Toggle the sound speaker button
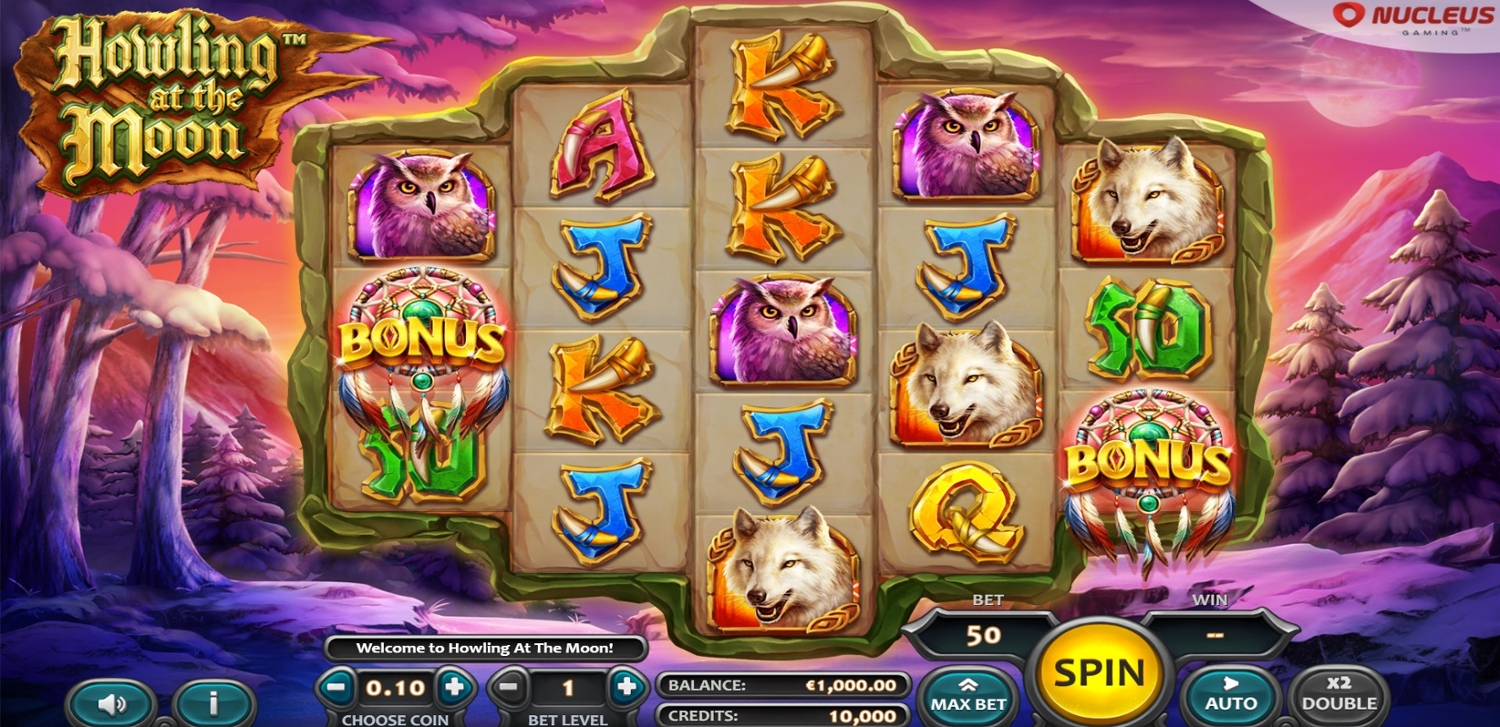This screenshot has height=727, width=1500. coord(112,703)
